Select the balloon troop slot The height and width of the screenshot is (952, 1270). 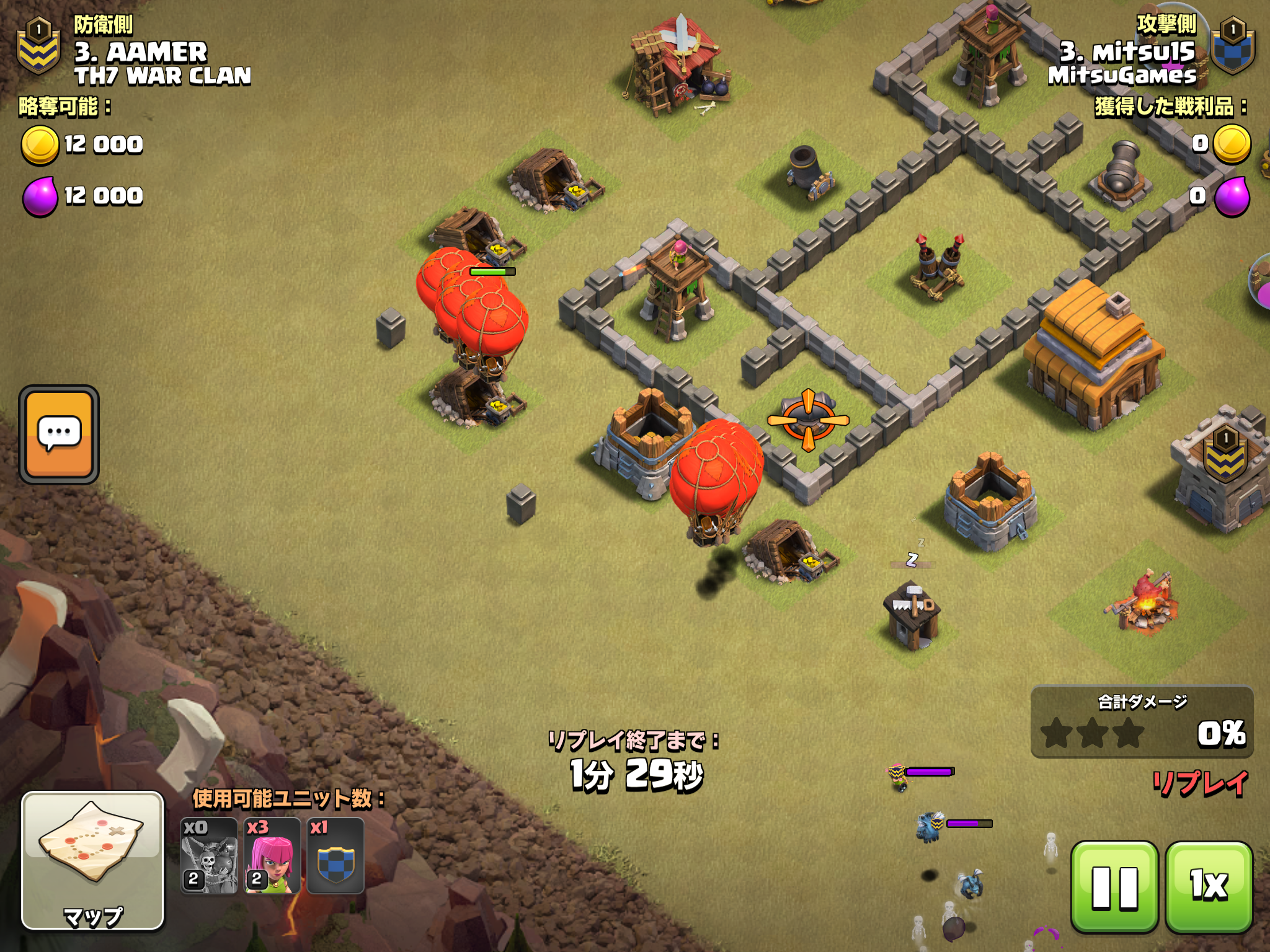click(x=209, y=856)
